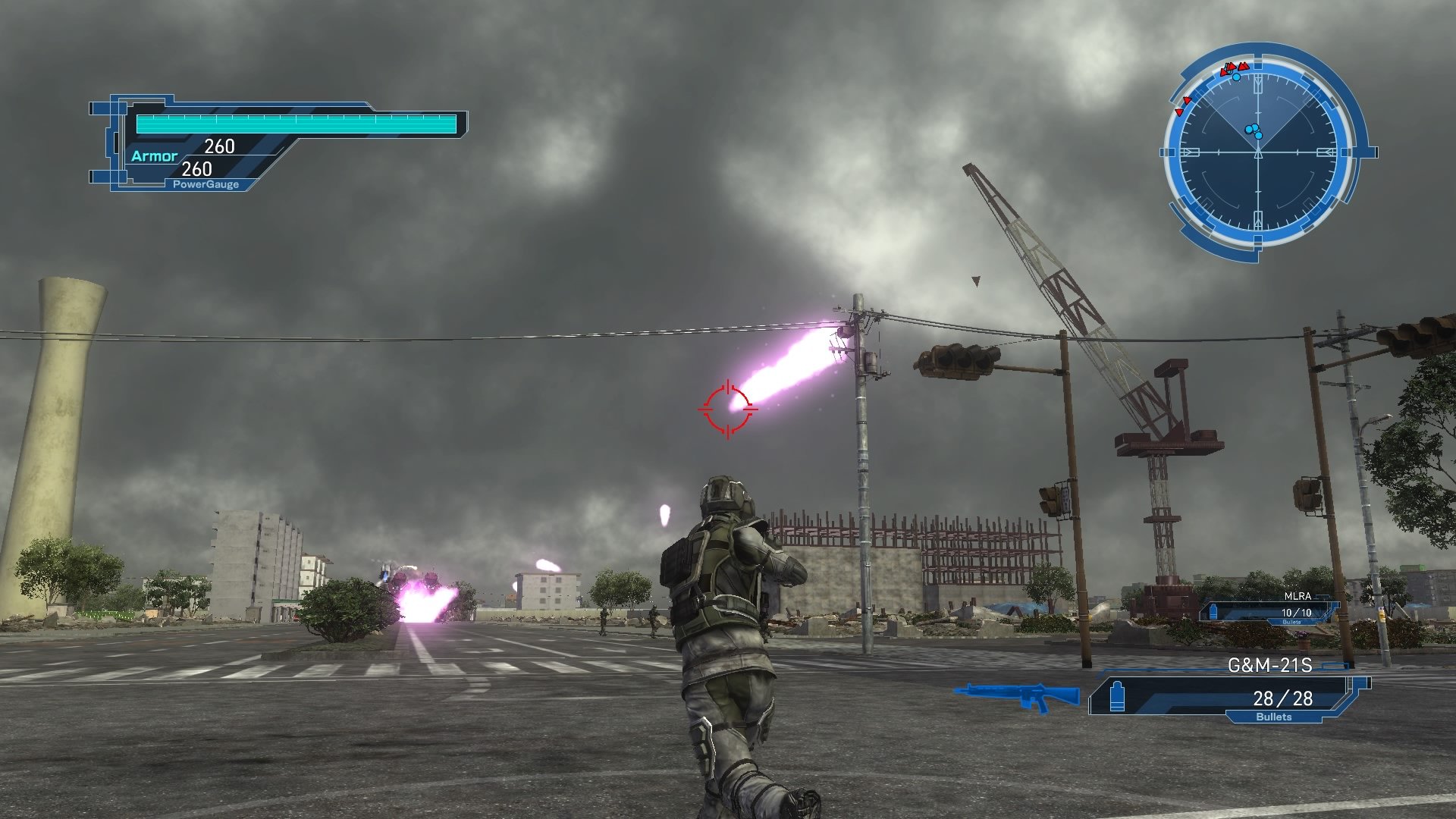Select the PowerGauge label tab
1456x819 pixels.
click(x=206, y=184)
